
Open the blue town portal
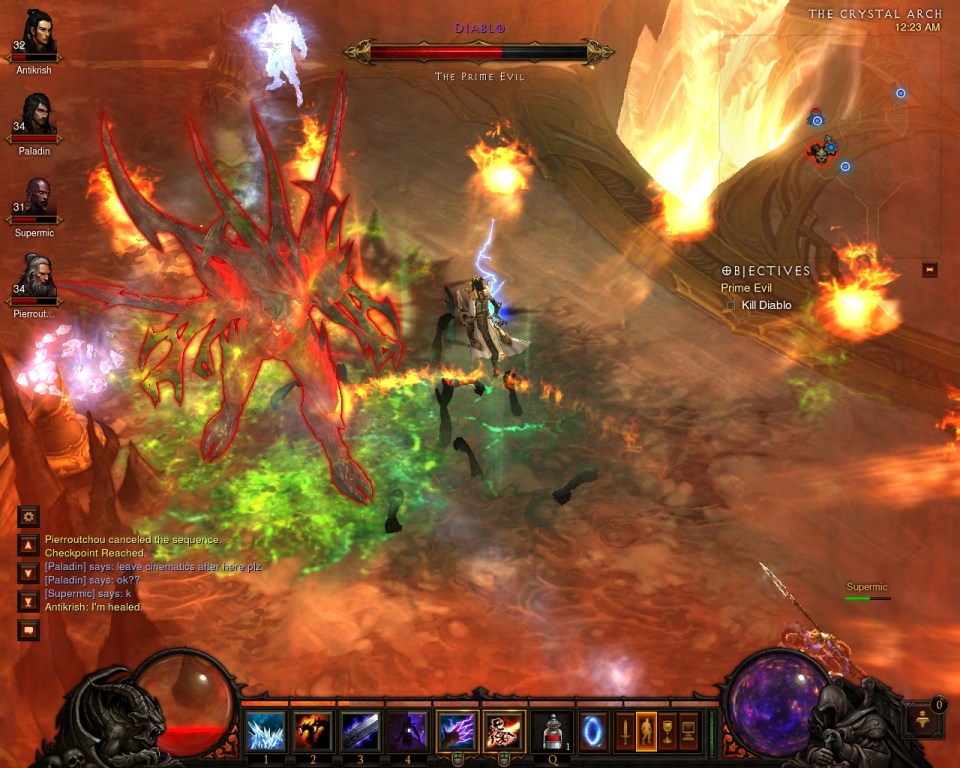593,730
